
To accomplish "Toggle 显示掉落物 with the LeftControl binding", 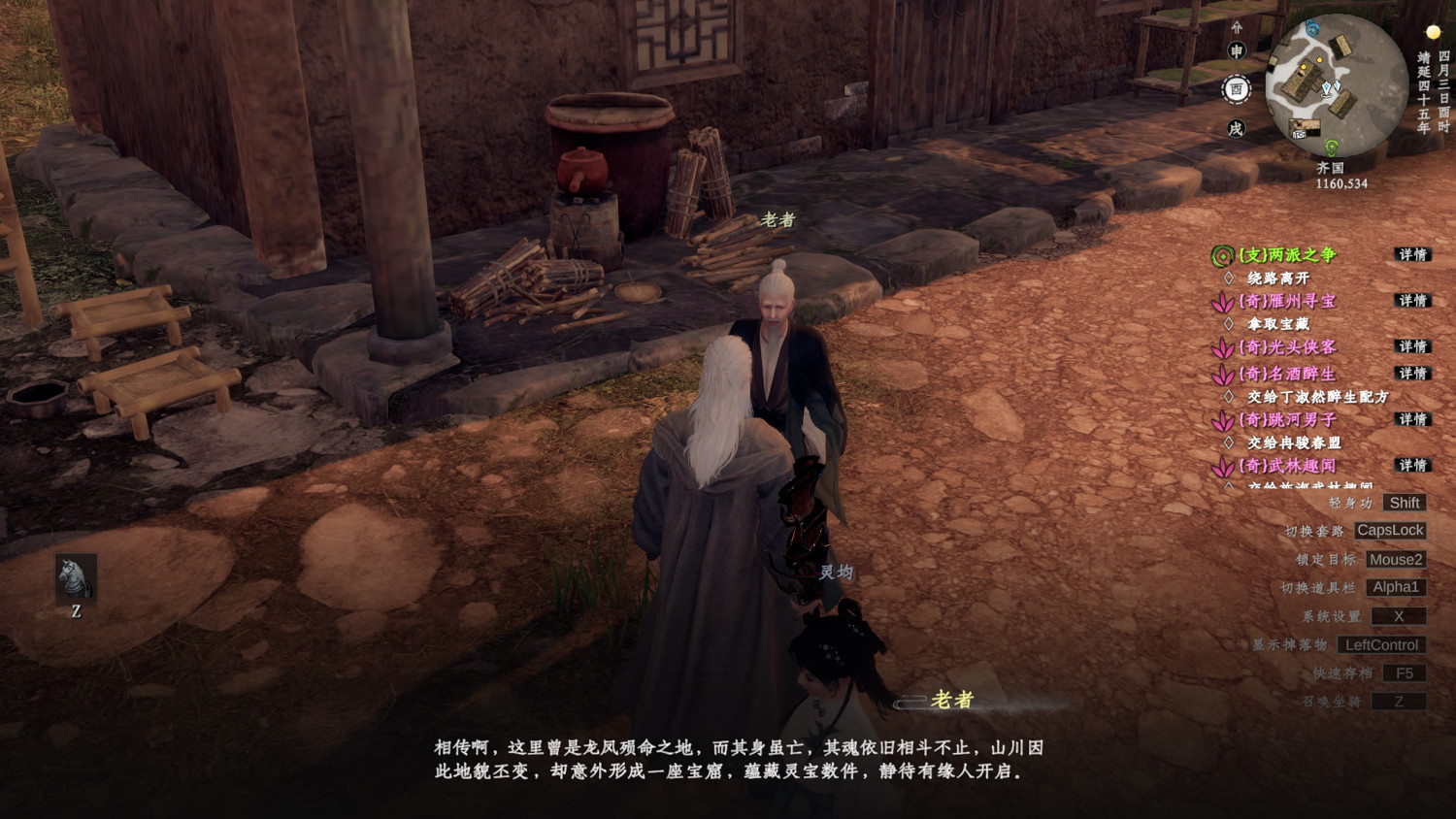I will 1382,644.
